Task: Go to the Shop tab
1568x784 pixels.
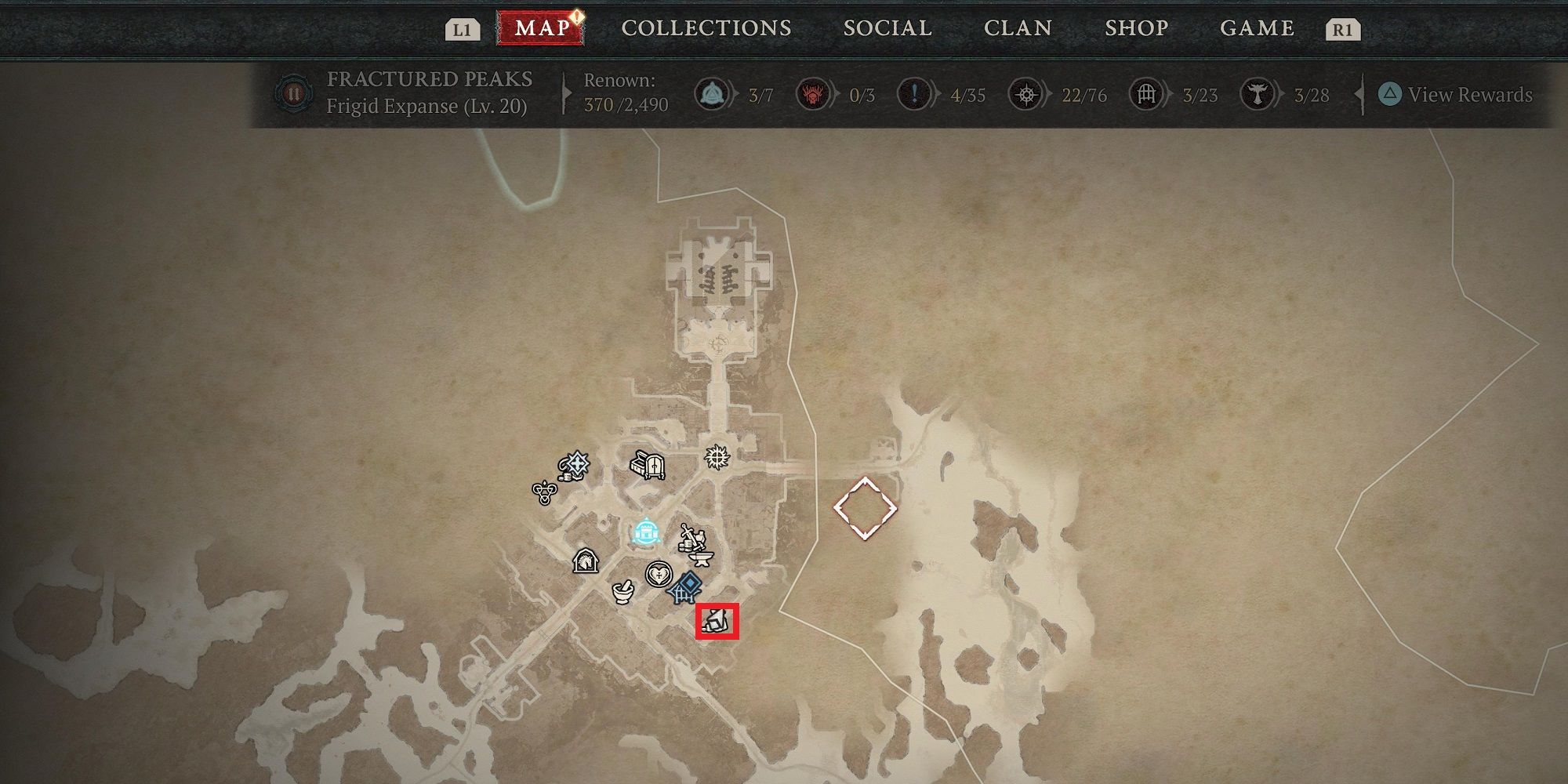Action: point(1136,28)
